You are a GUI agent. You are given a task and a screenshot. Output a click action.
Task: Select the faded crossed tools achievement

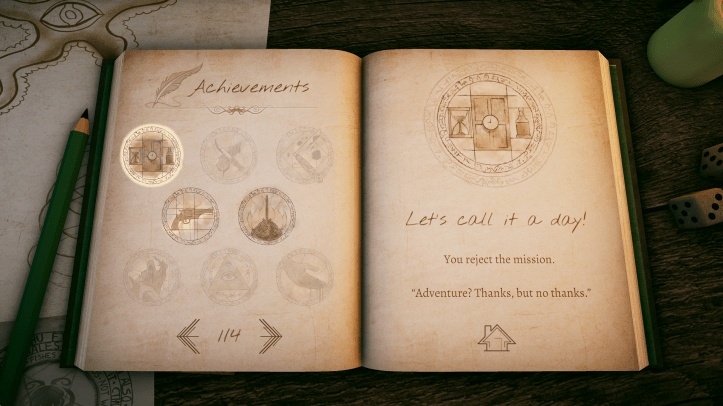coord(228,155)
